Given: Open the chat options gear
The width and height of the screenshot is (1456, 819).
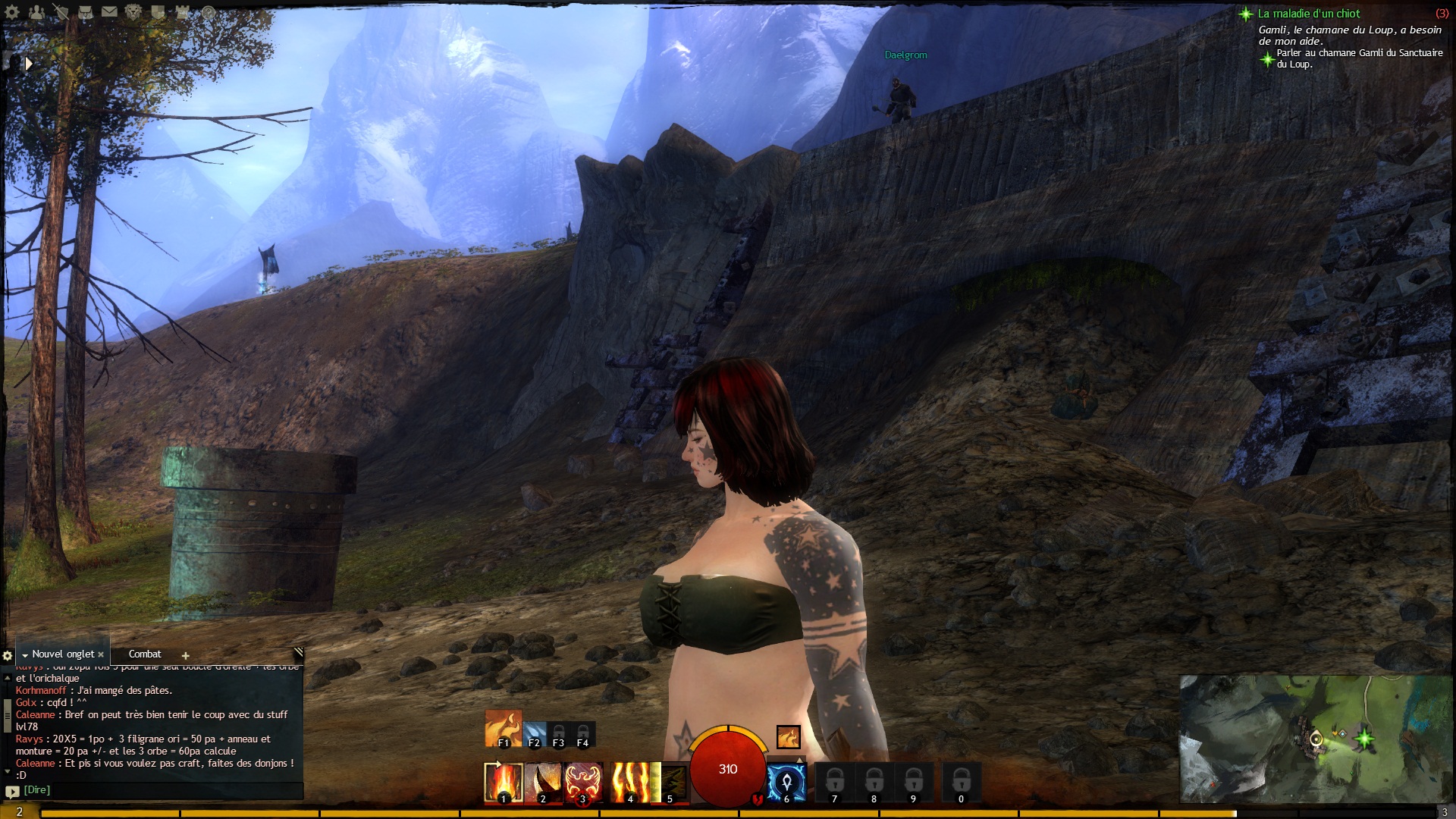Looking at the screenshot, I should point(8,655).
